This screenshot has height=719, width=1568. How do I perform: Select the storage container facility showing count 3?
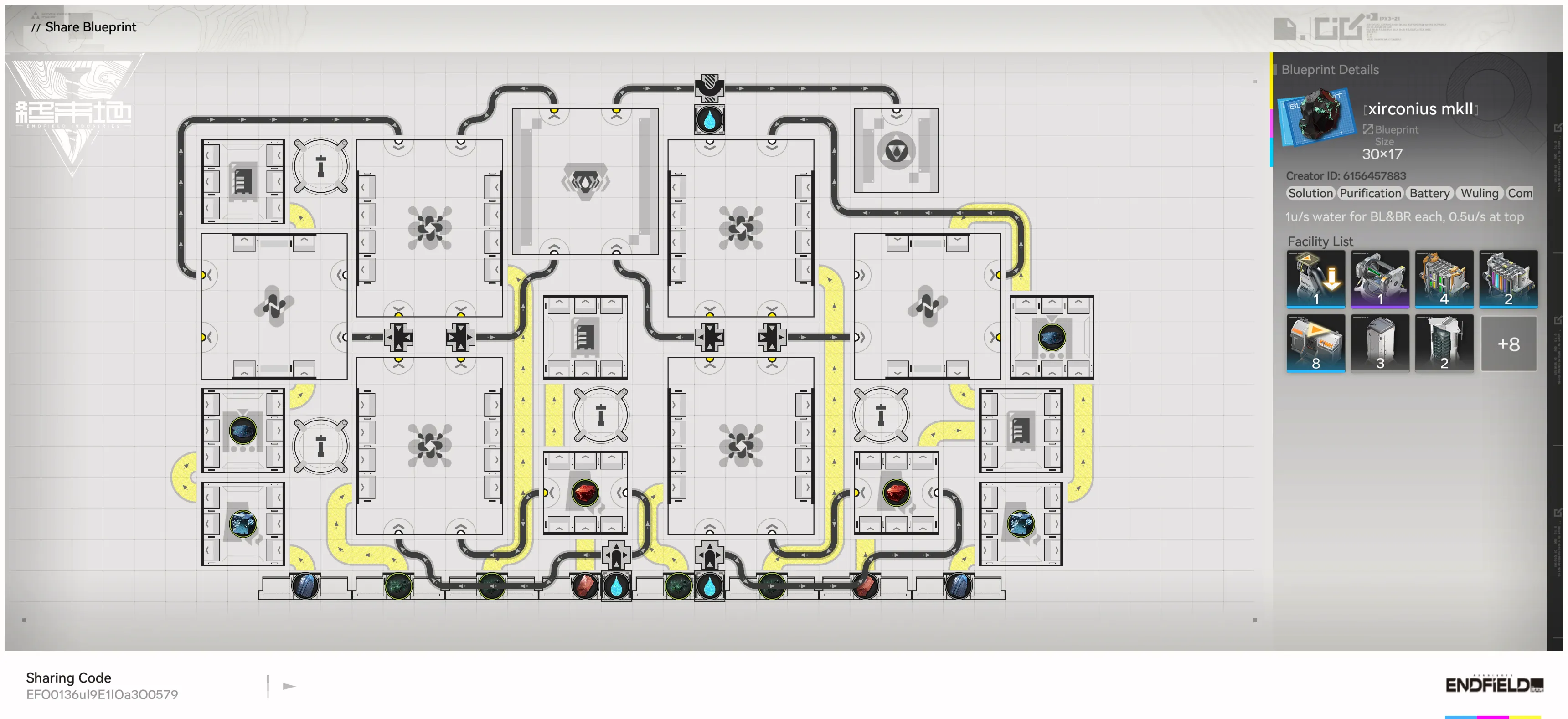click(1381, 344)
